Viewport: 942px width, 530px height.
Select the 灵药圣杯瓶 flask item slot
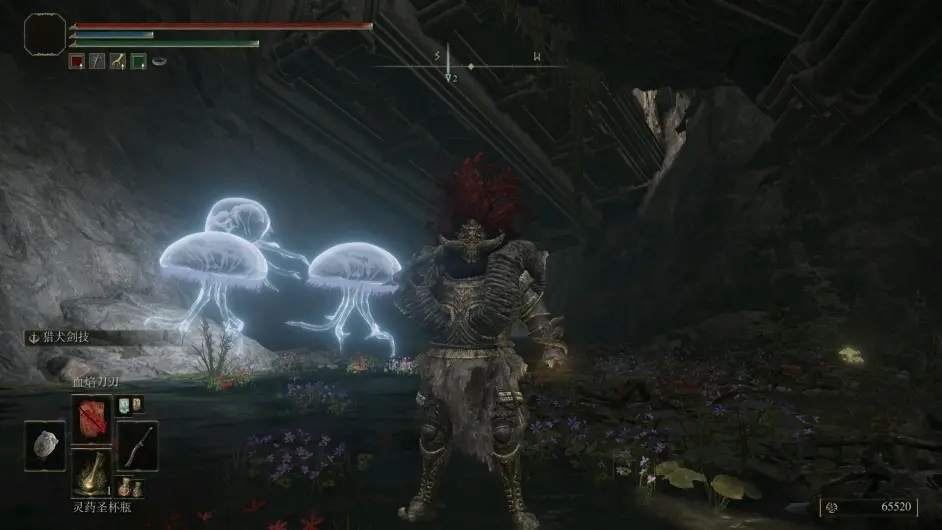91,471
